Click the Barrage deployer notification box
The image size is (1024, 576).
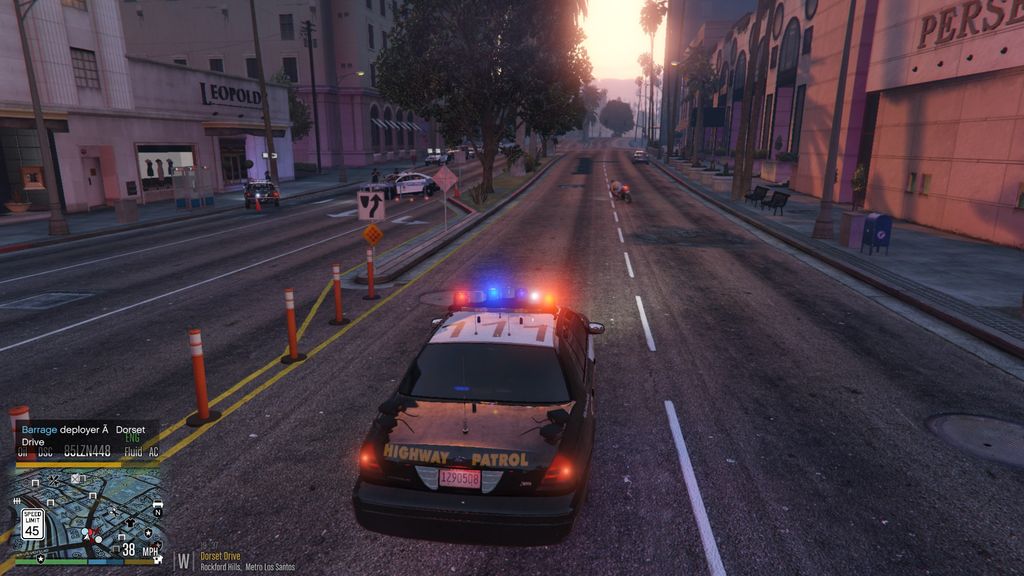coord(85,436)
